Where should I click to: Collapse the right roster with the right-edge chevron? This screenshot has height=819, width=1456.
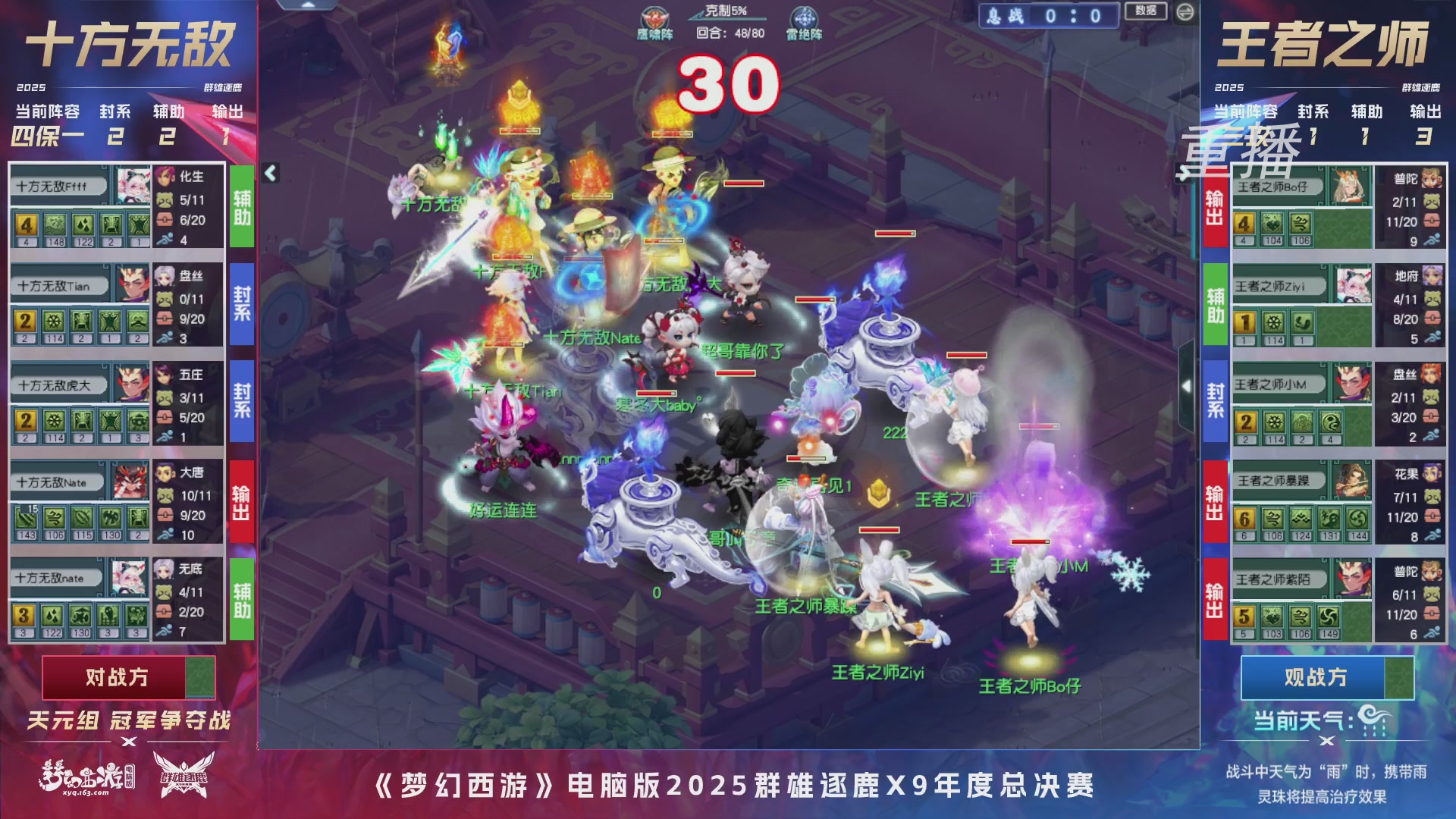coord(1188,386)
